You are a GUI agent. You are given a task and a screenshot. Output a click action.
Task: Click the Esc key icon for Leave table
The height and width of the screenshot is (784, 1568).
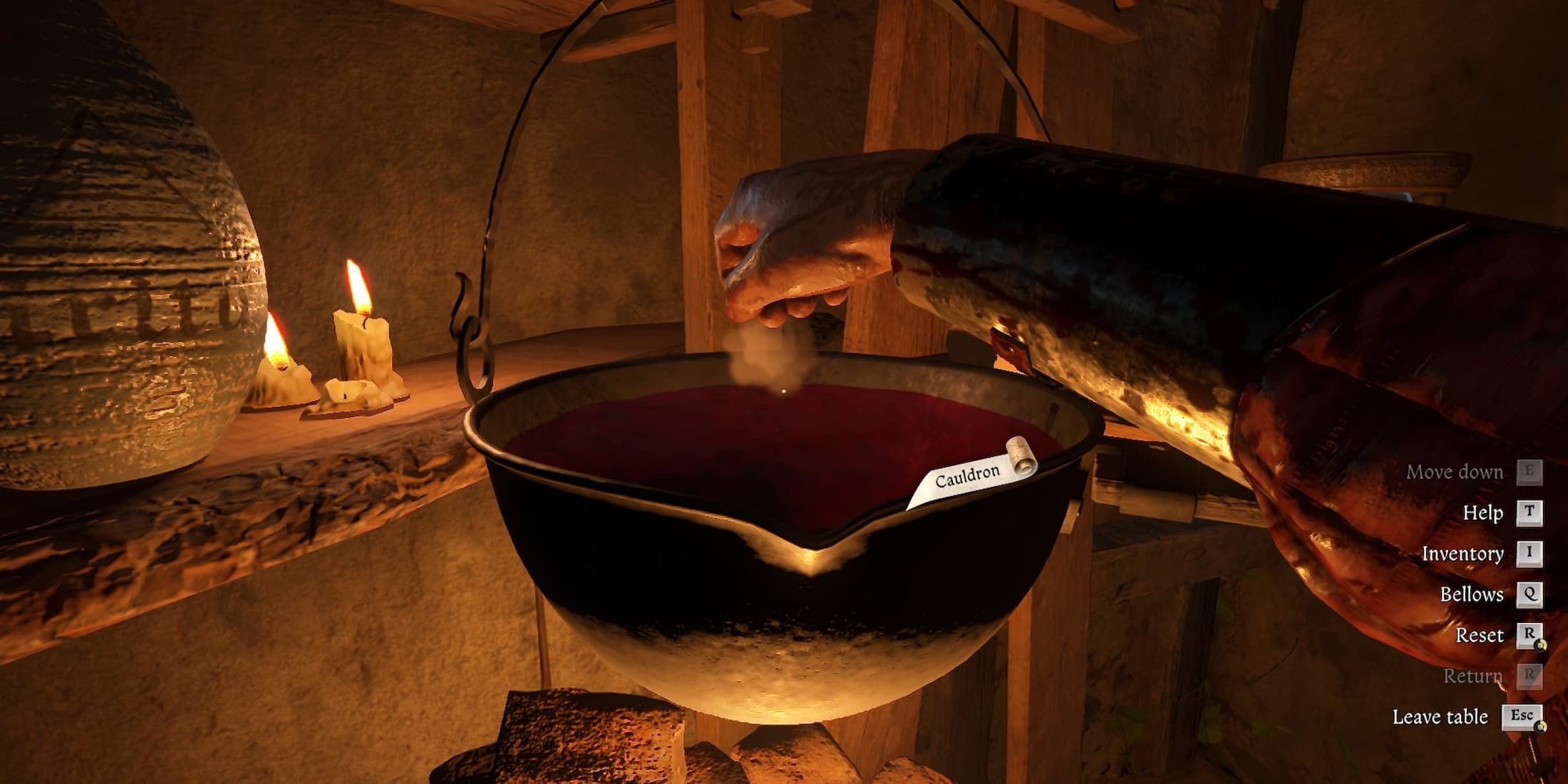(1522, 716)
